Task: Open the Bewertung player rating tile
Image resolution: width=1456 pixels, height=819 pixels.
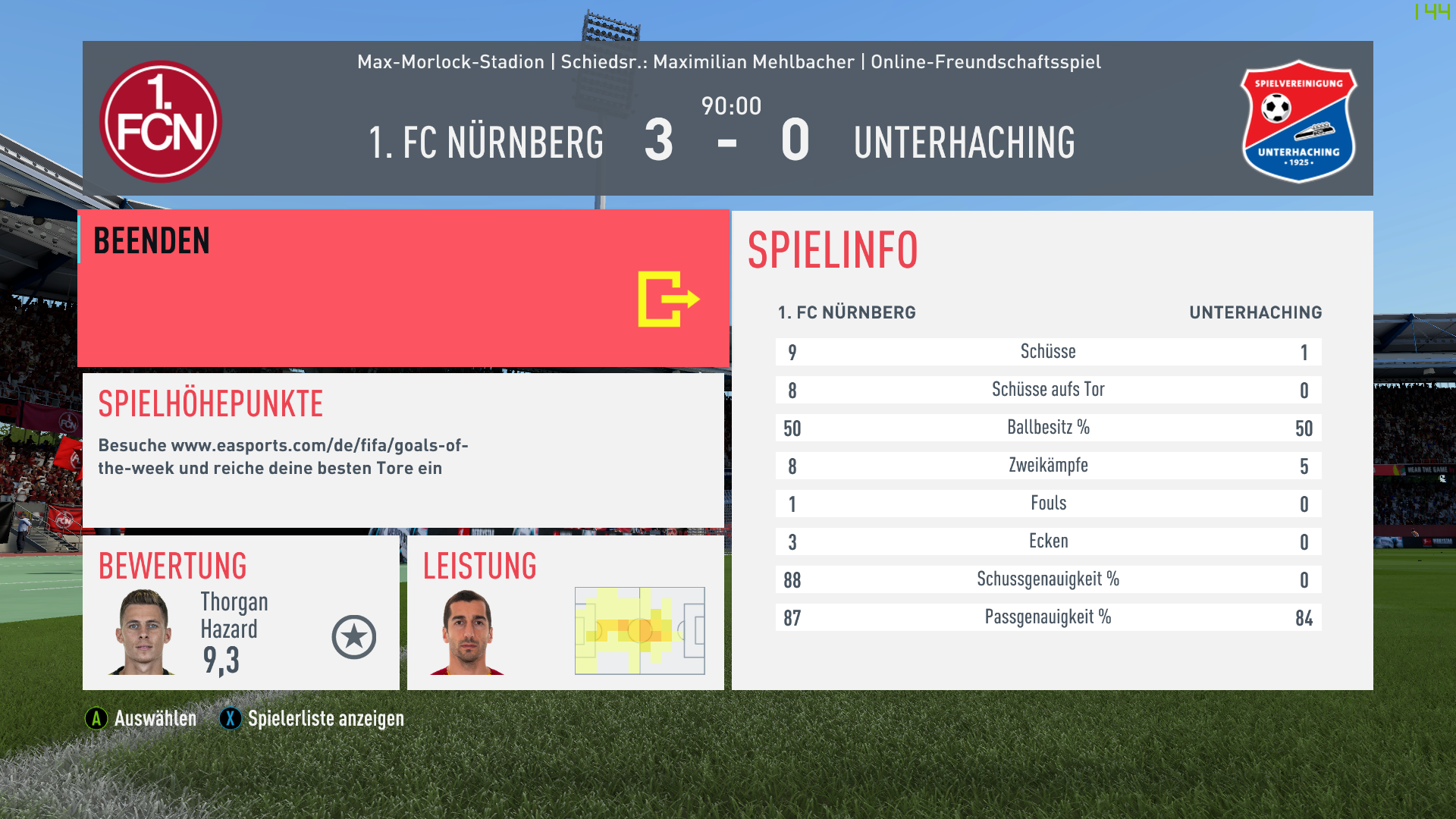Action: [x=240, y=613]
